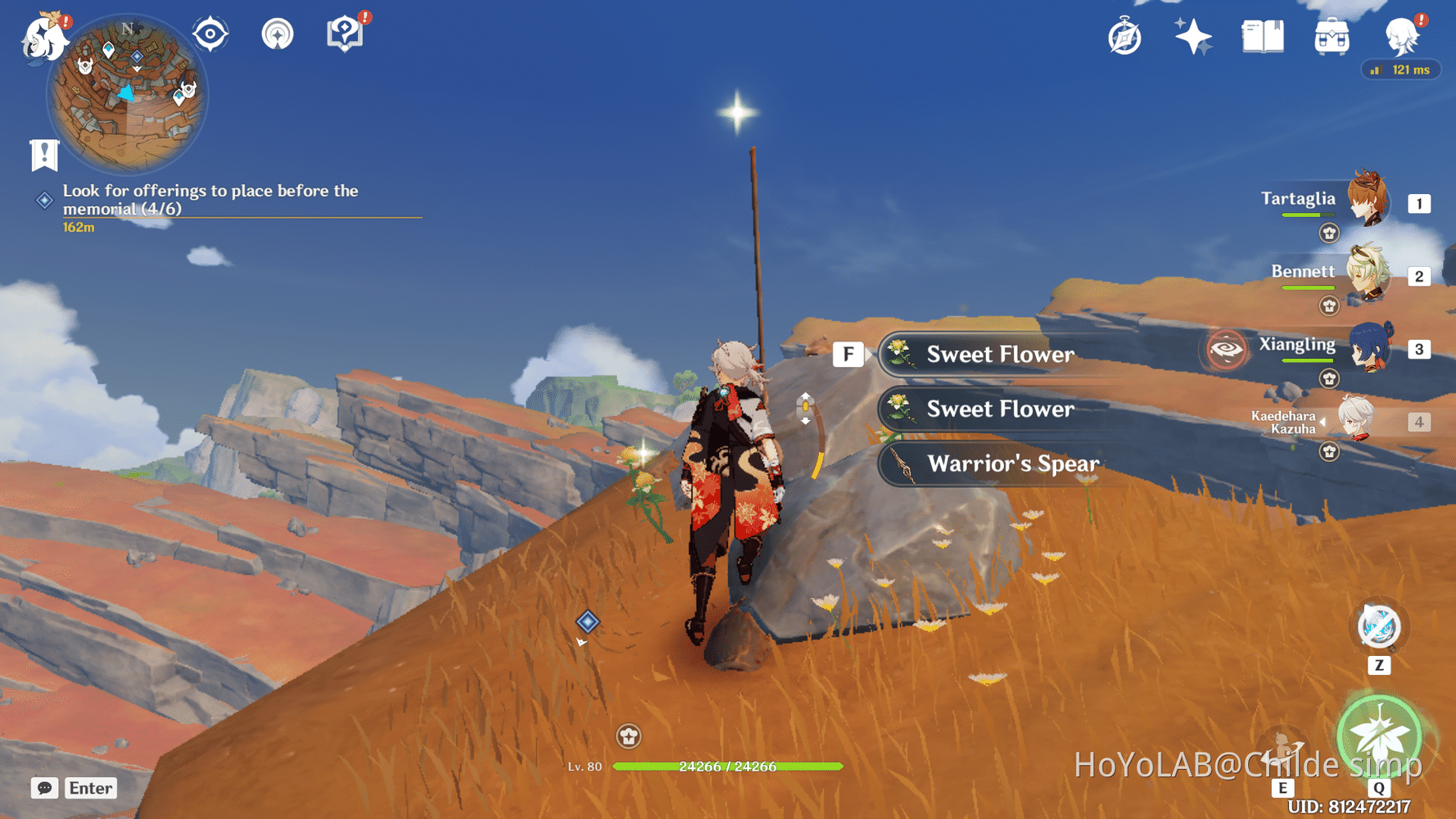Image resolution: width=1456 pixels, height=819 pixels.
Task: Open the Events compass icon
Action: [x=1124, y=35]
